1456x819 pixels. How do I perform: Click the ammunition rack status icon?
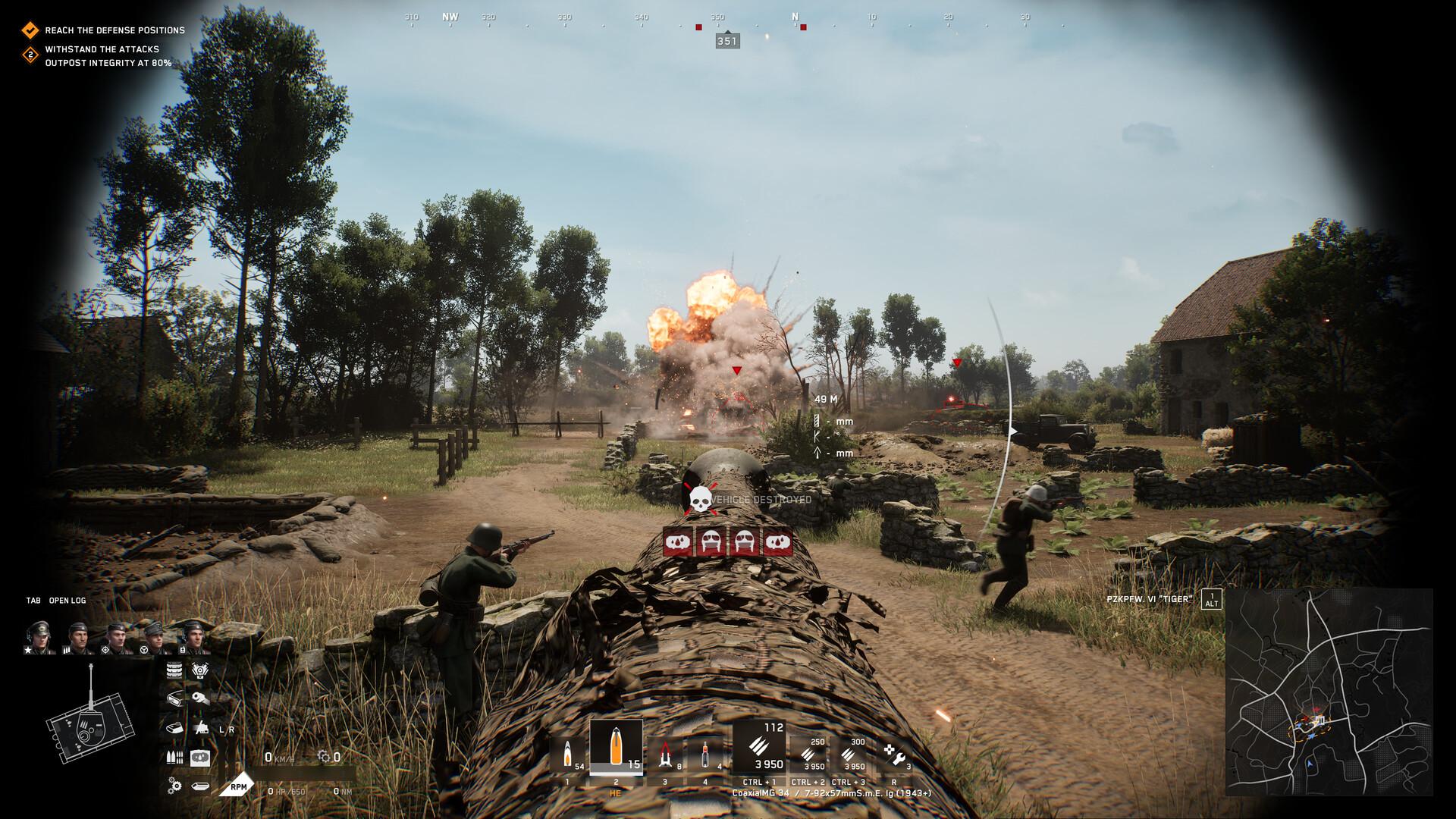point(173,758)
